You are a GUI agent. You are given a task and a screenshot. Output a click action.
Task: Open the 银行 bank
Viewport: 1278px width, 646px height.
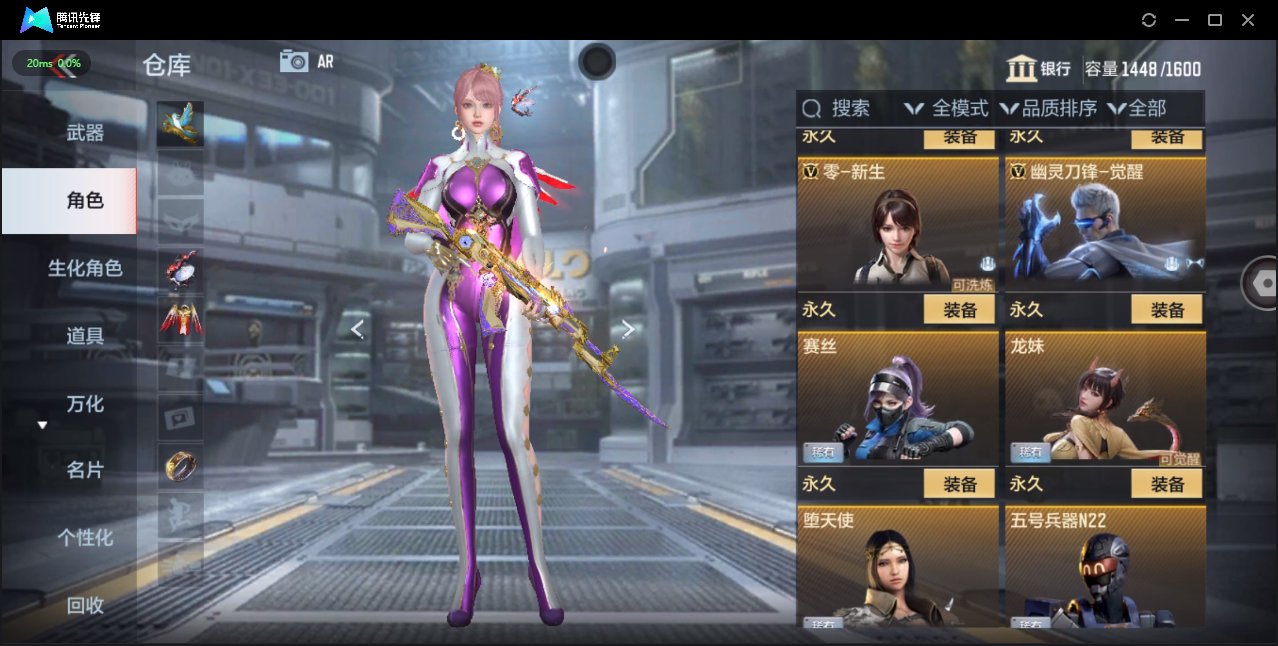click(1038, 69)
